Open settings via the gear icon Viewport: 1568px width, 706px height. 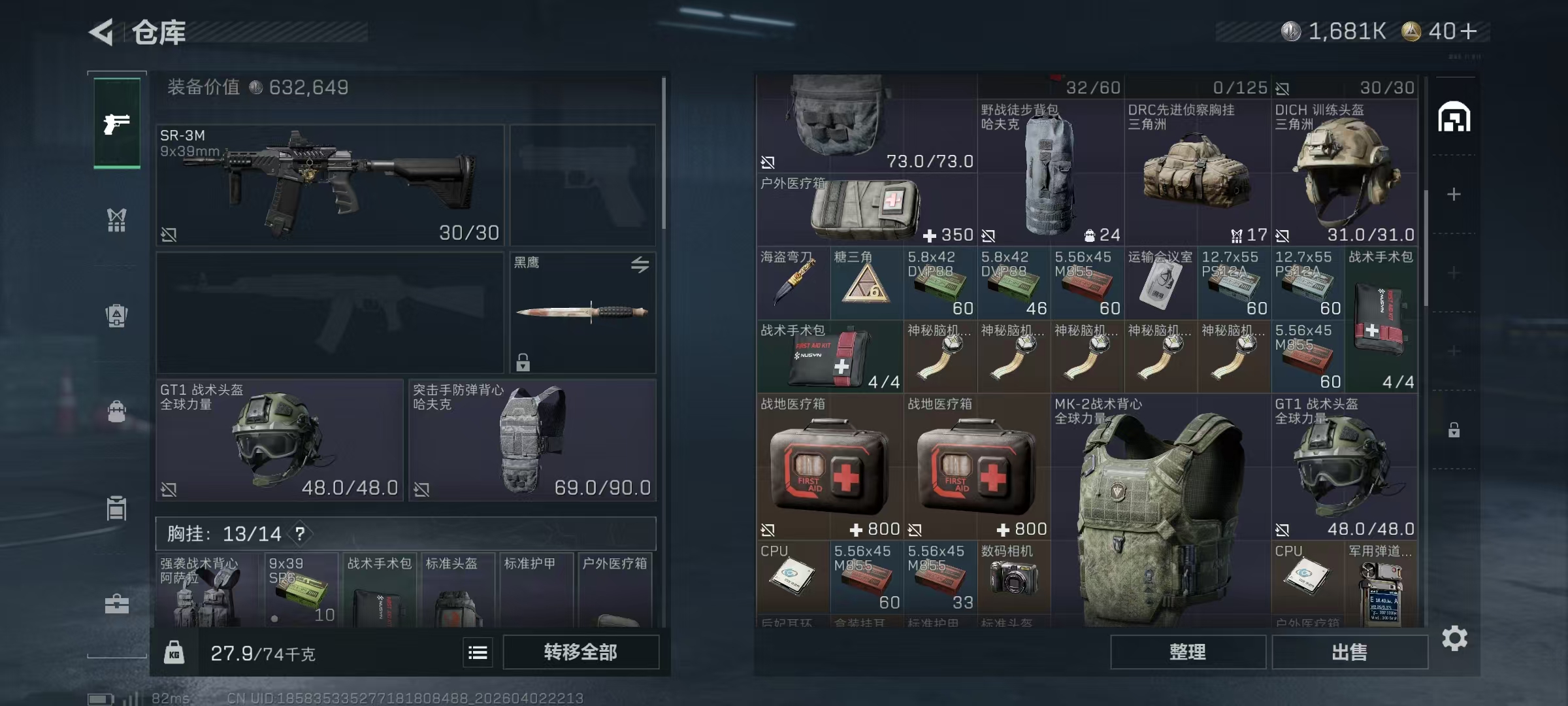tap(1456, 637)
